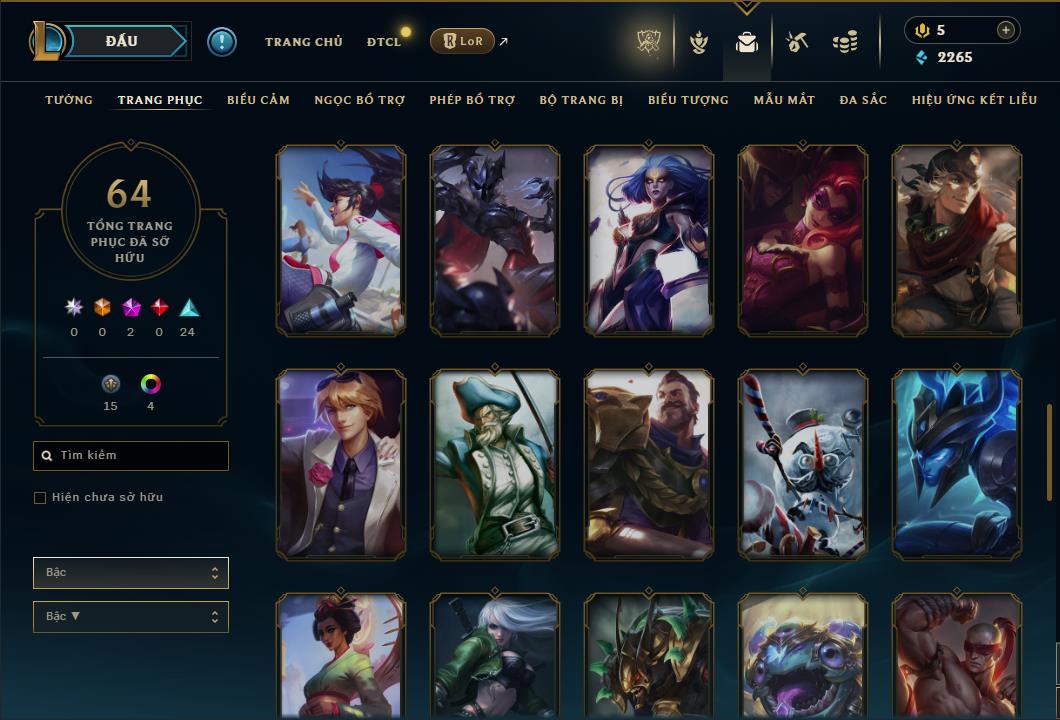
Task: Select the PHÉP BỔ TRỢ tab
Action: coord(472,100)
